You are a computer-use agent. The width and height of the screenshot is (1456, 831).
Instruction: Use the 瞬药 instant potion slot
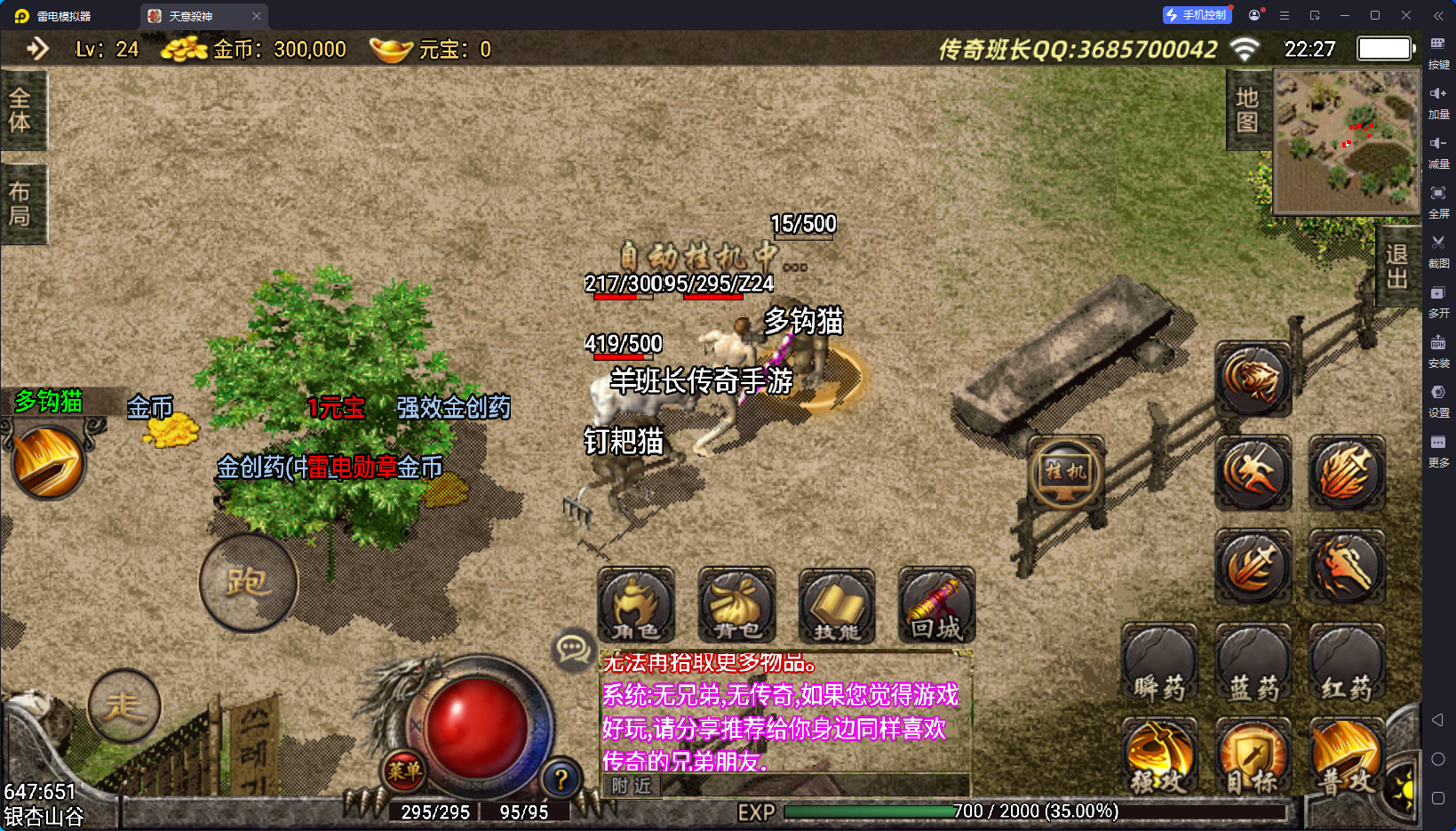[1159, 664]
